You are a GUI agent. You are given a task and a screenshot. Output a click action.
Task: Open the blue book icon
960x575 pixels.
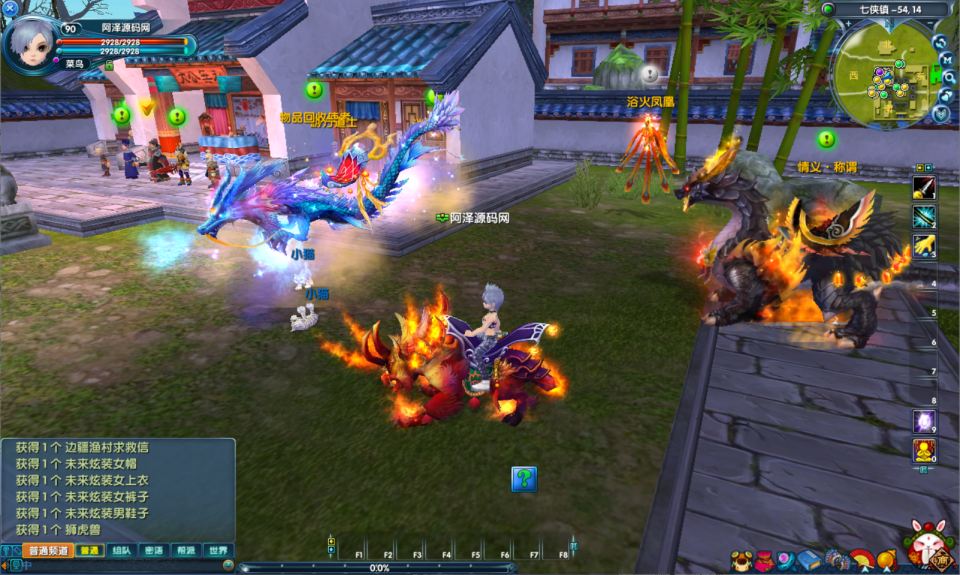tap(808, 560)
